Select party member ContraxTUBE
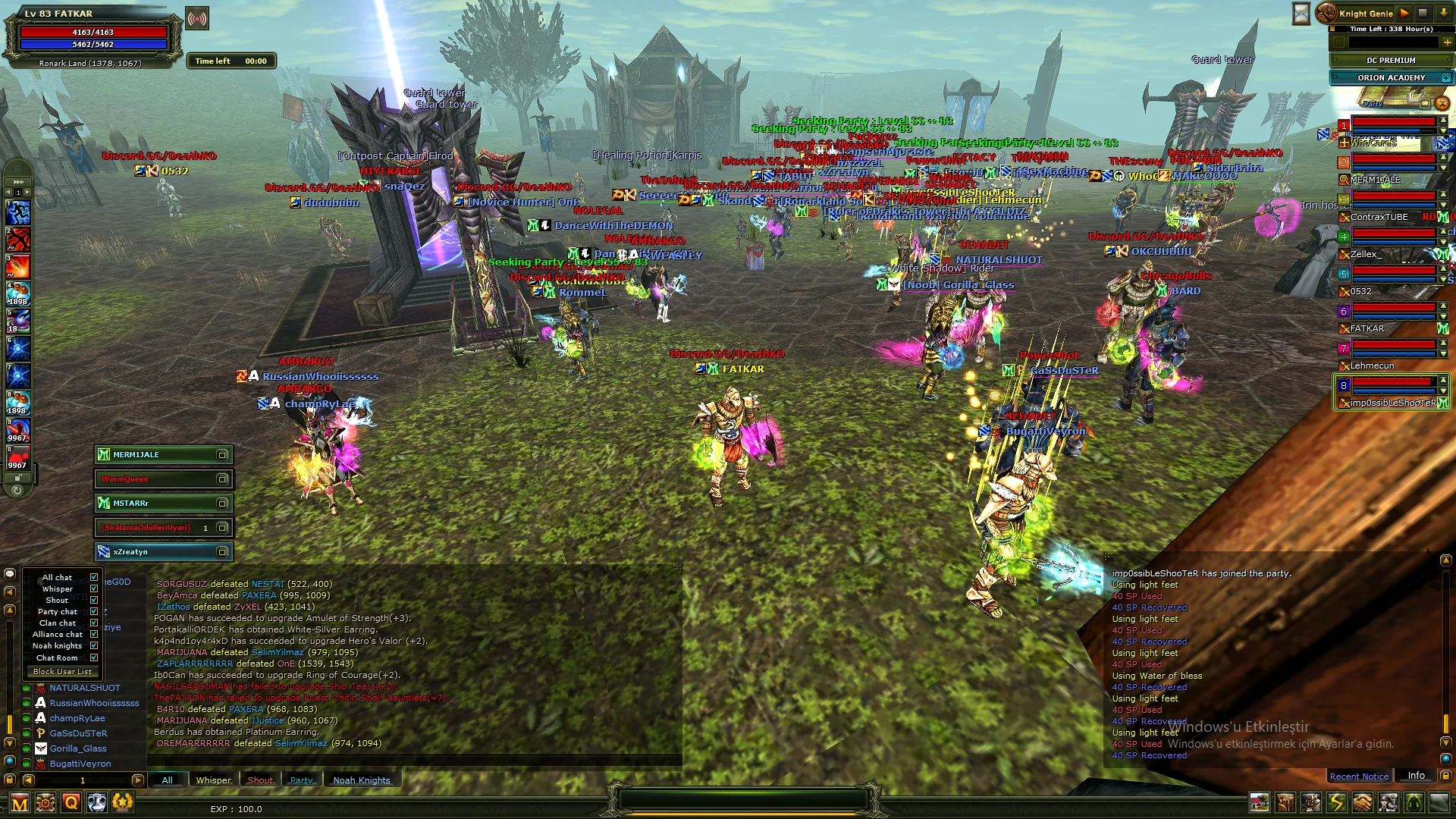 (1379, 217)
